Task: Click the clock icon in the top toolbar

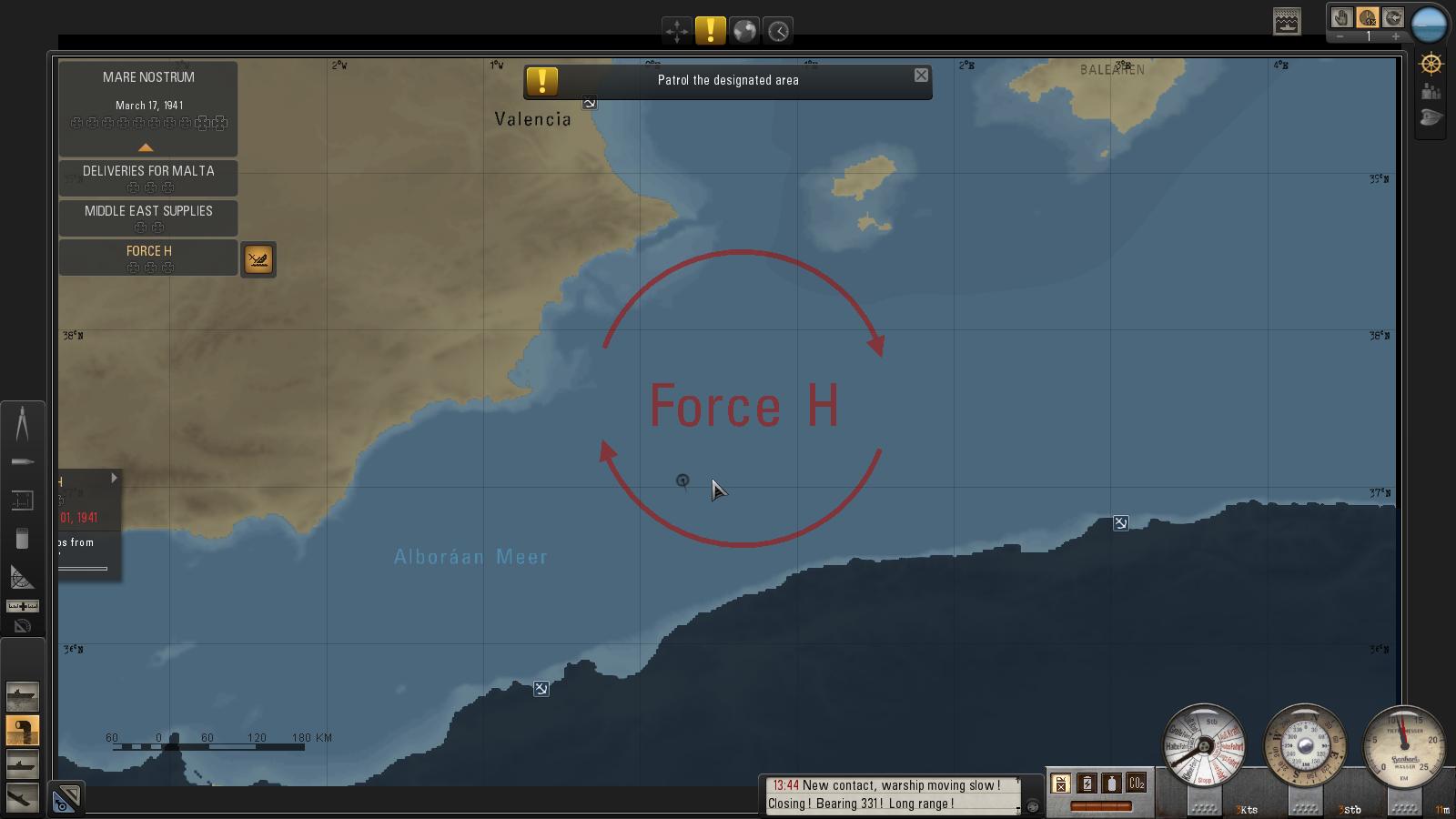Action: pos(778,31)
